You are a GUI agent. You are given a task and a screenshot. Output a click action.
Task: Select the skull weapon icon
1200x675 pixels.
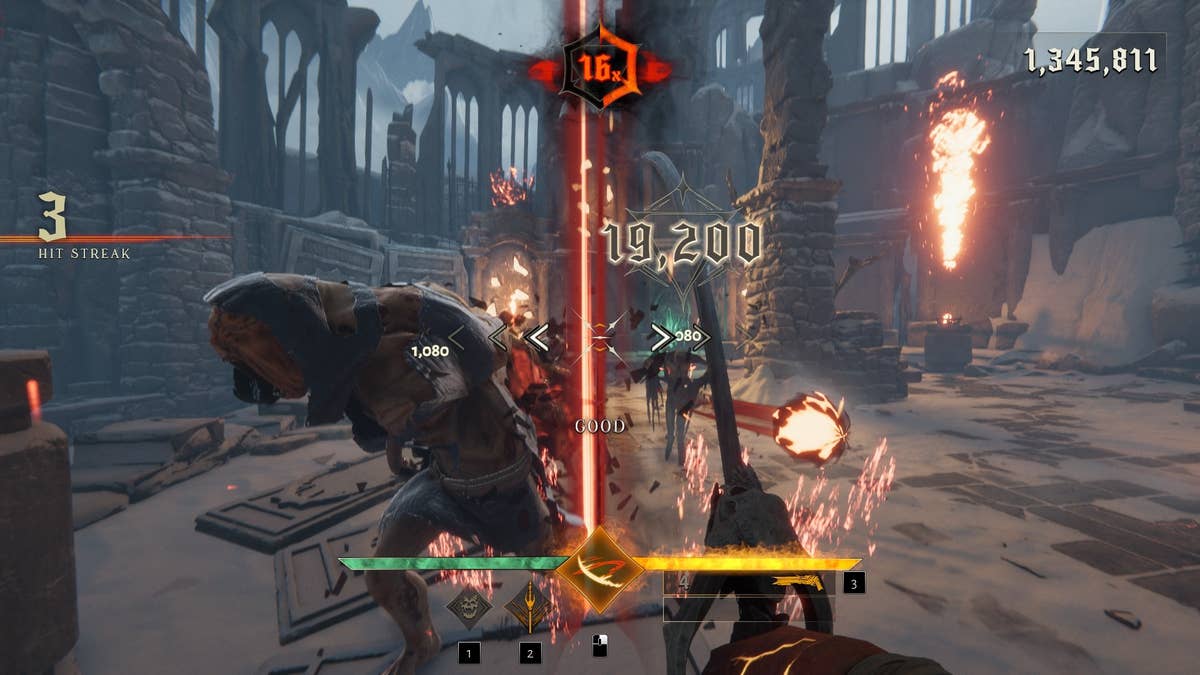[468, 606]
